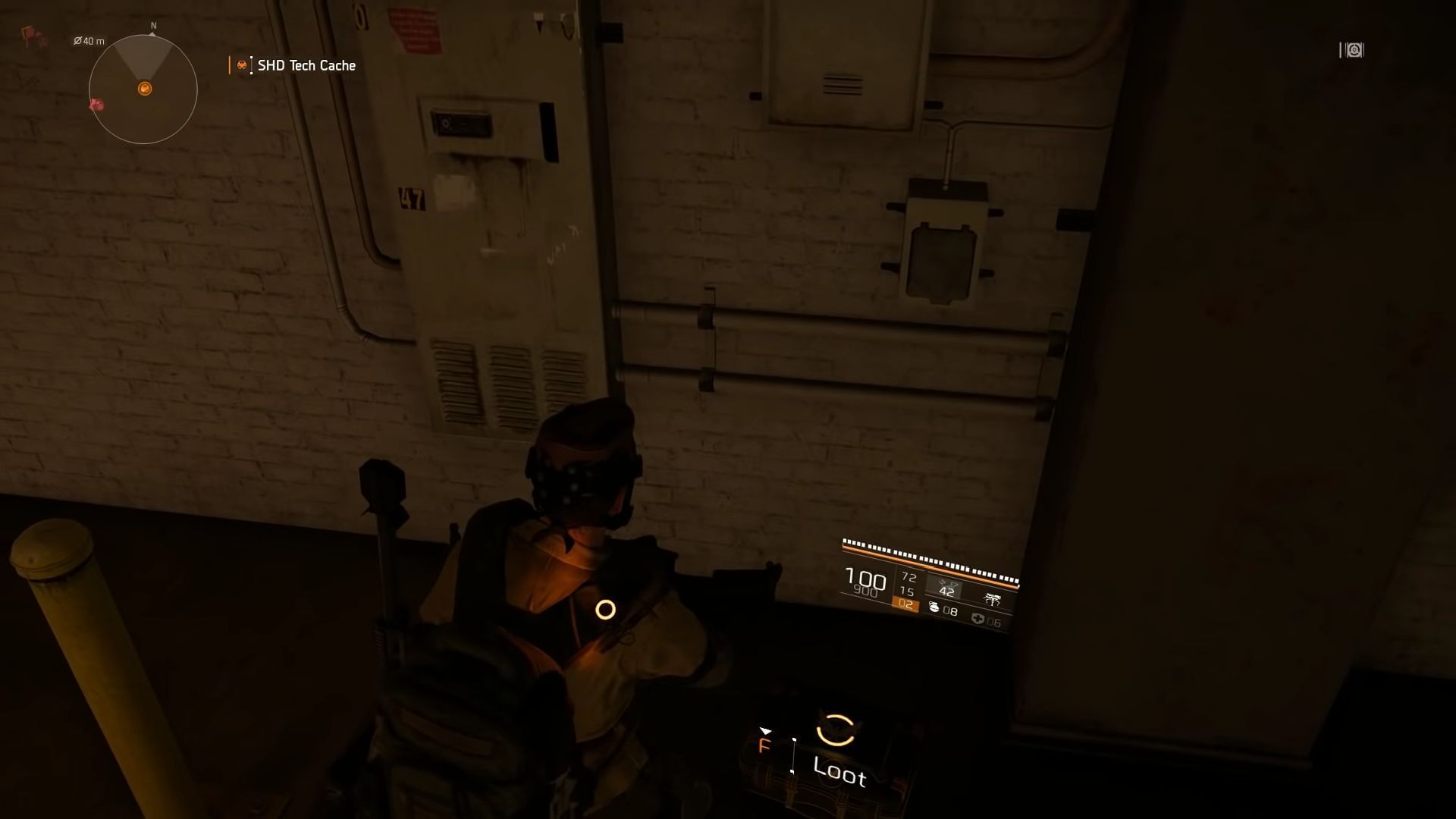
Task: Select the 40m range label on the minimap
Action: click(x=89, y=40)
